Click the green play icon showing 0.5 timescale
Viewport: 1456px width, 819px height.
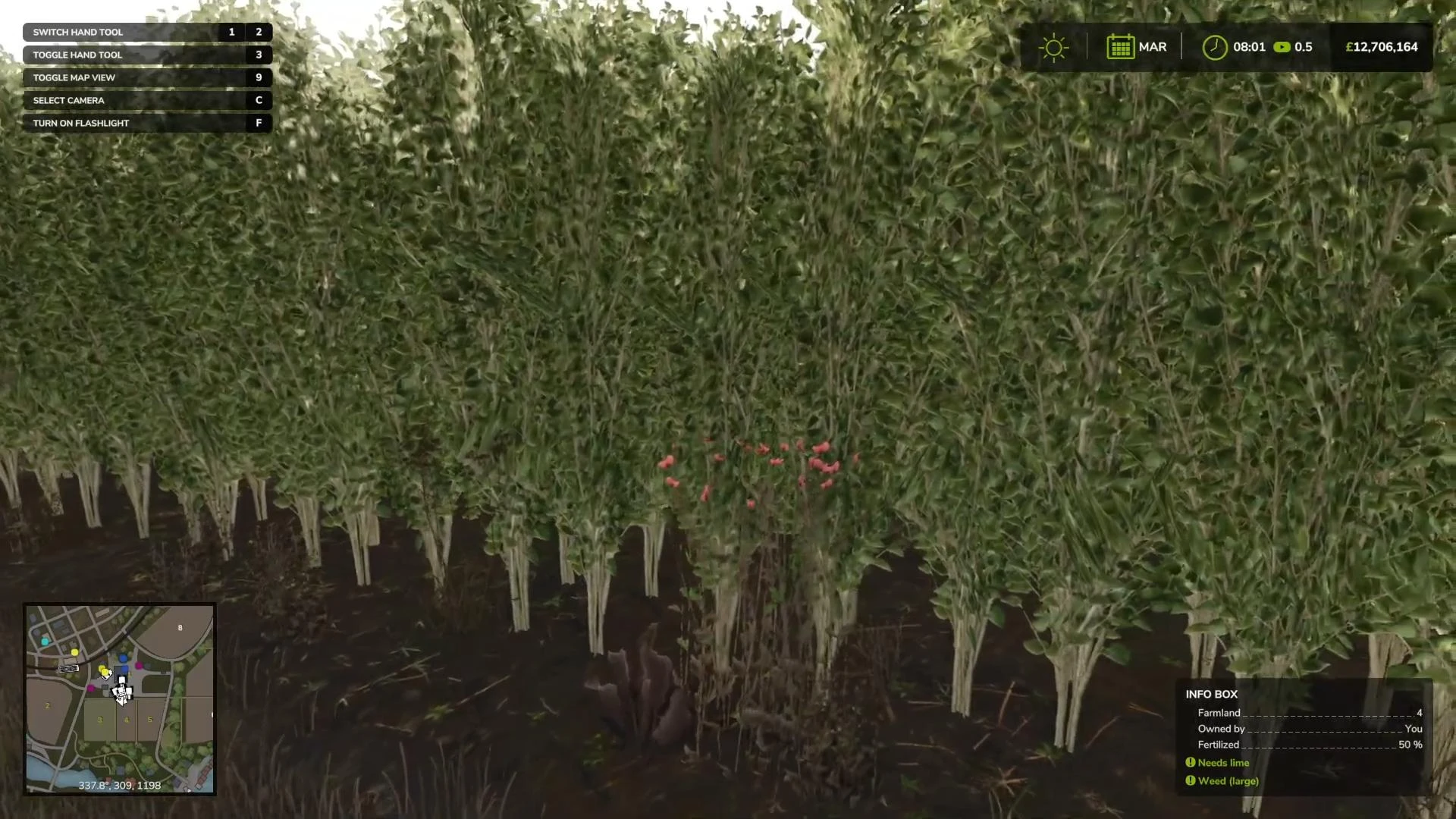point(1282,46)
